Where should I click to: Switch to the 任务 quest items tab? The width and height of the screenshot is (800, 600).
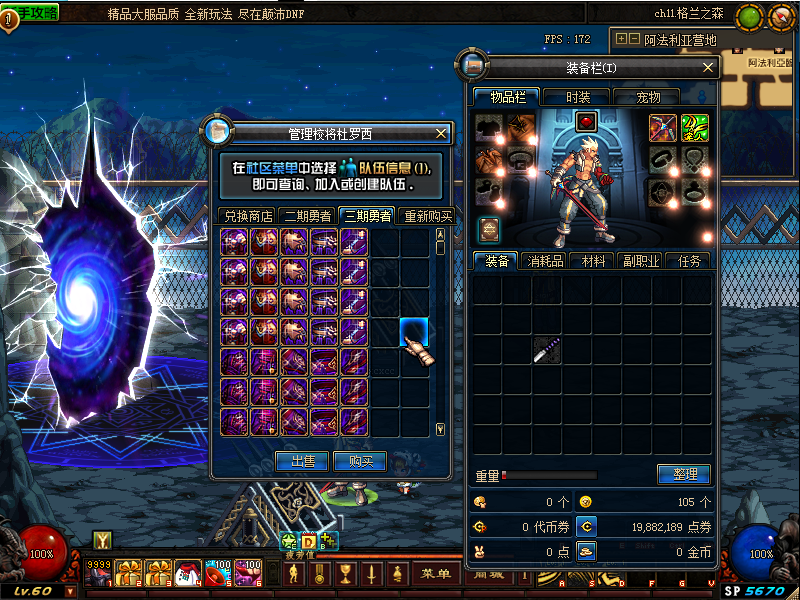(689, 261)
